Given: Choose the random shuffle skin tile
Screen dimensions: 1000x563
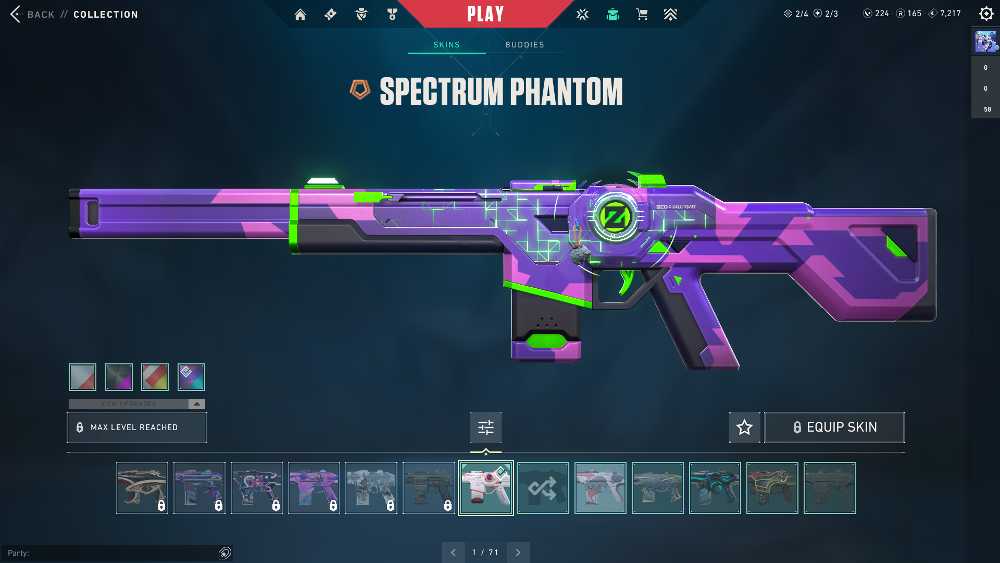Looking at the screenshot, I should click(543, 488).
